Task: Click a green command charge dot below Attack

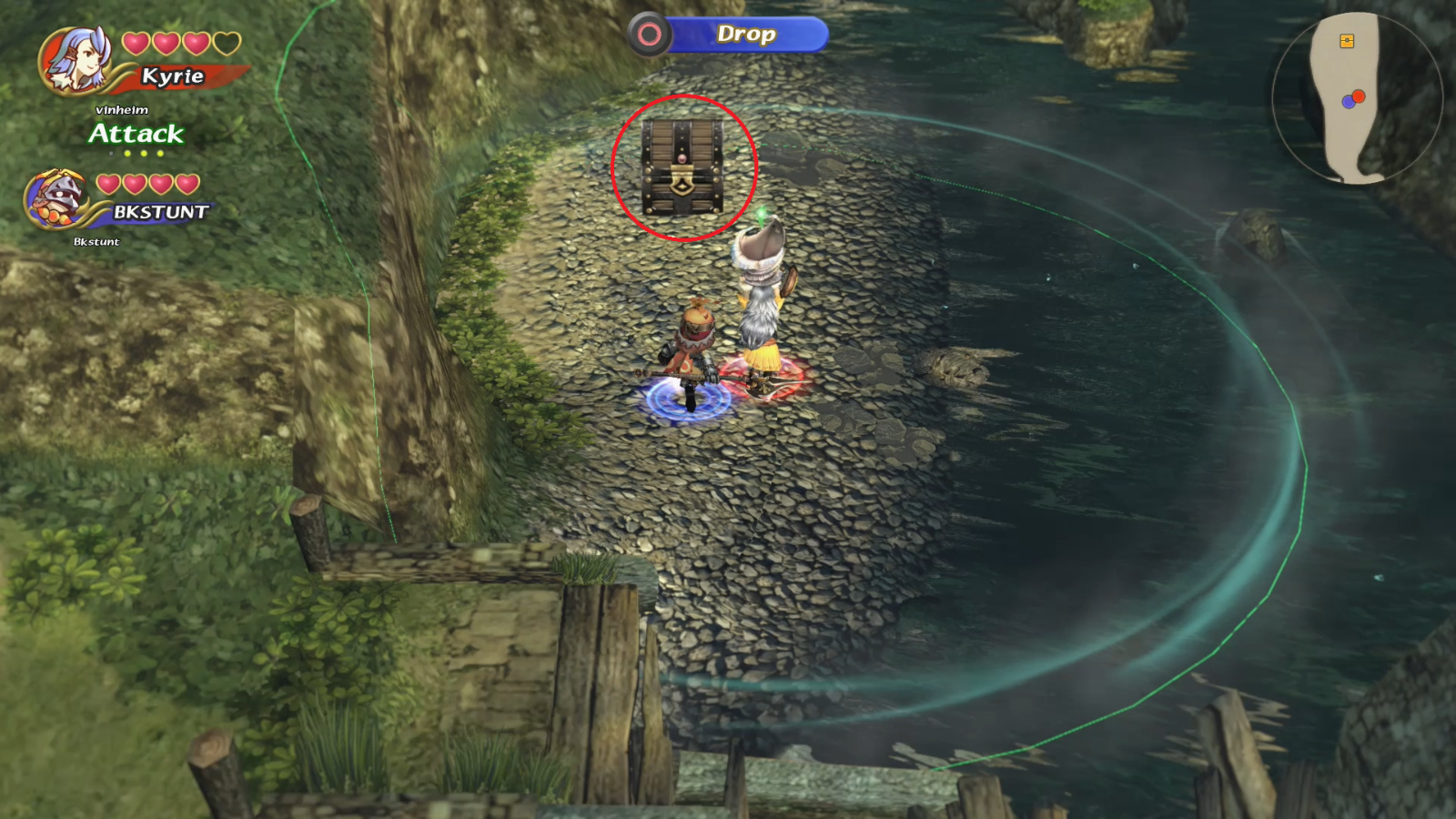Action: tap(144, 154)
